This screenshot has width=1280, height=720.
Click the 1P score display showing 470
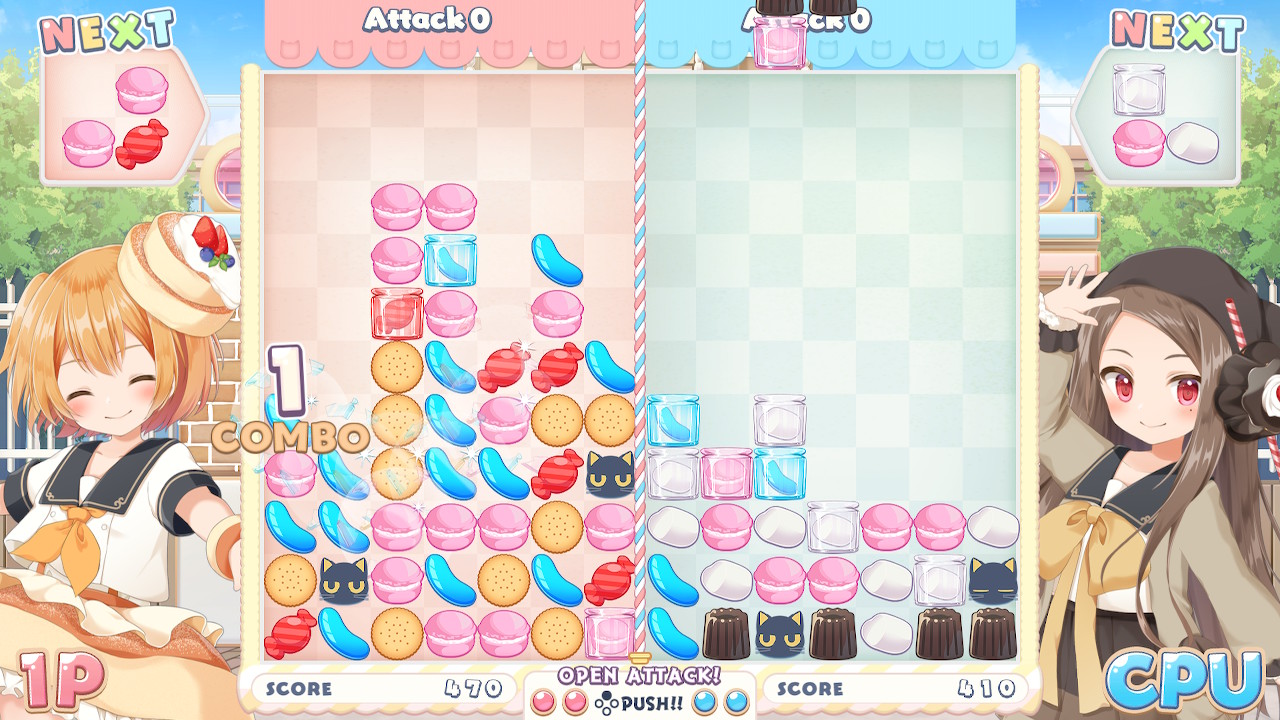pyautogui.click(x=384, y=688)
